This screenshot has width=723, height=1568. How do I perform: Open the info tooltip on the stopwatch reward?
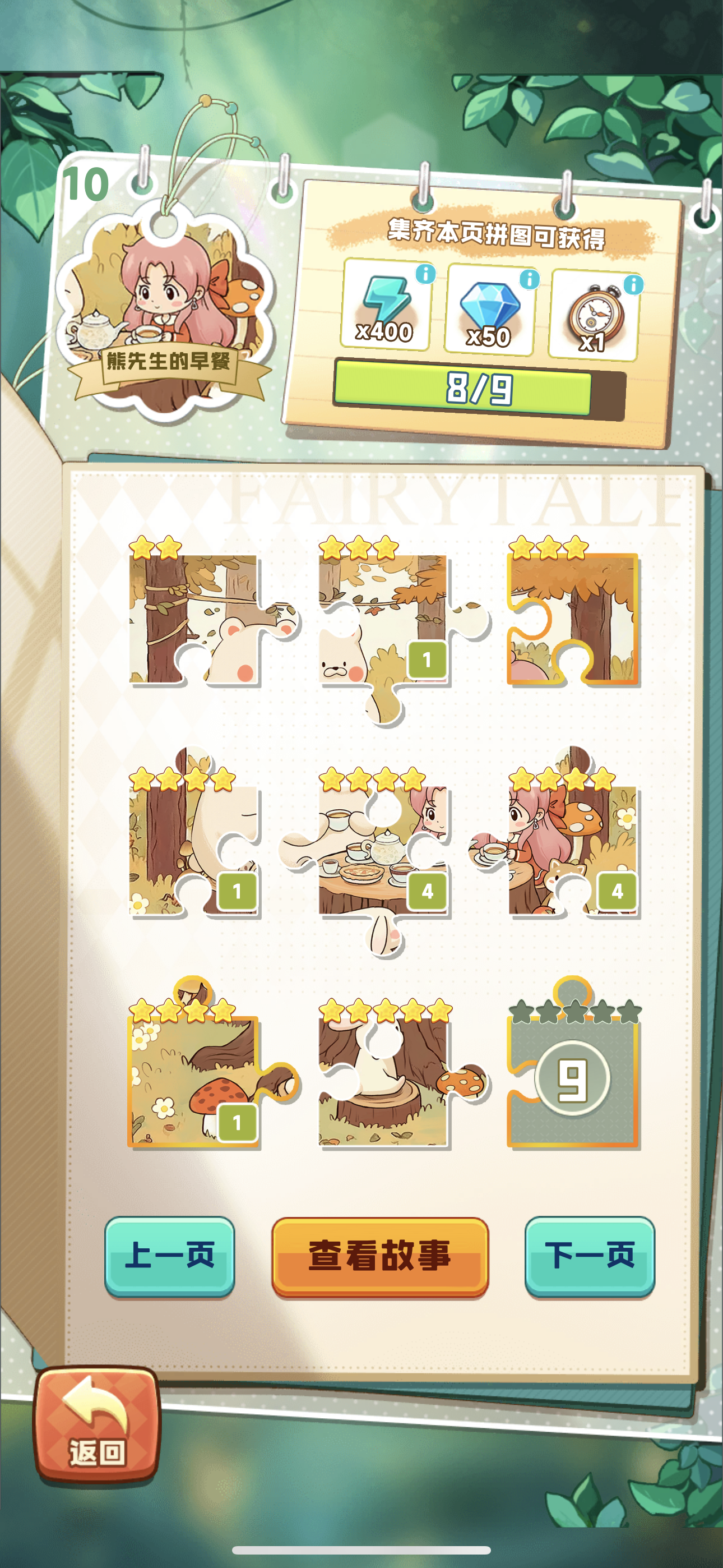pos(633,284)
